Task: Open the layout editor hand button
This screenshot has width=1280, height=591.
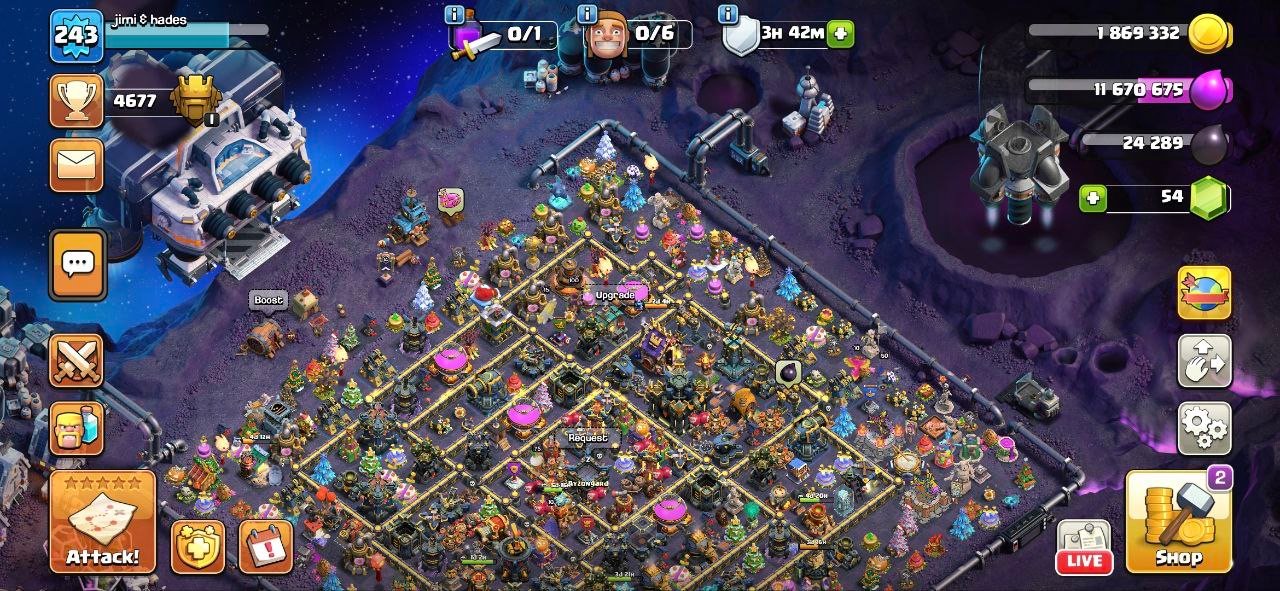Action: 1204,361
